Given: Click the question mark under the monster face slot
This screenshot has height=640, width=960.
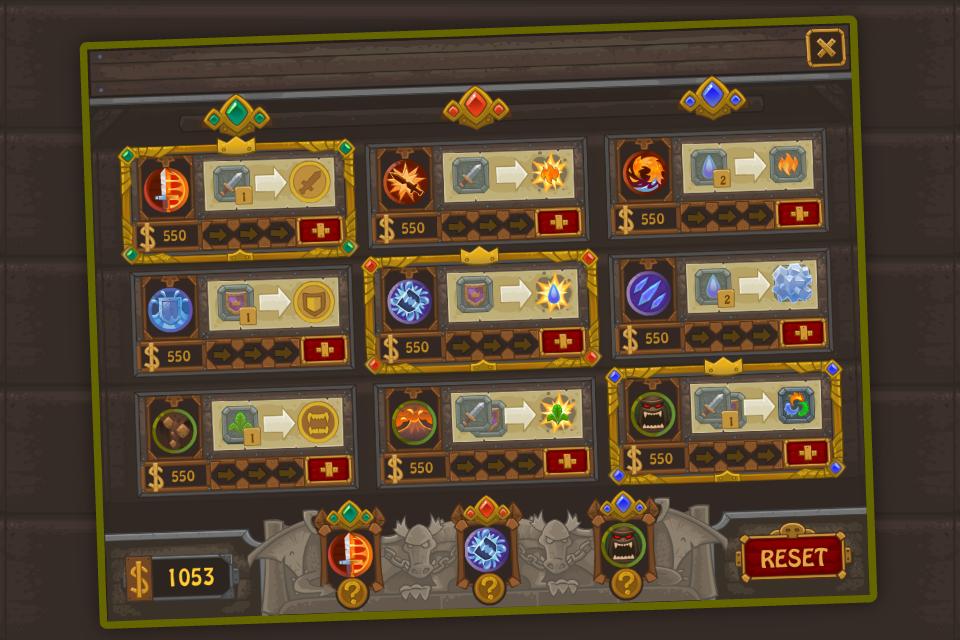Looking at the screenshot, I should tap(625, 583).
